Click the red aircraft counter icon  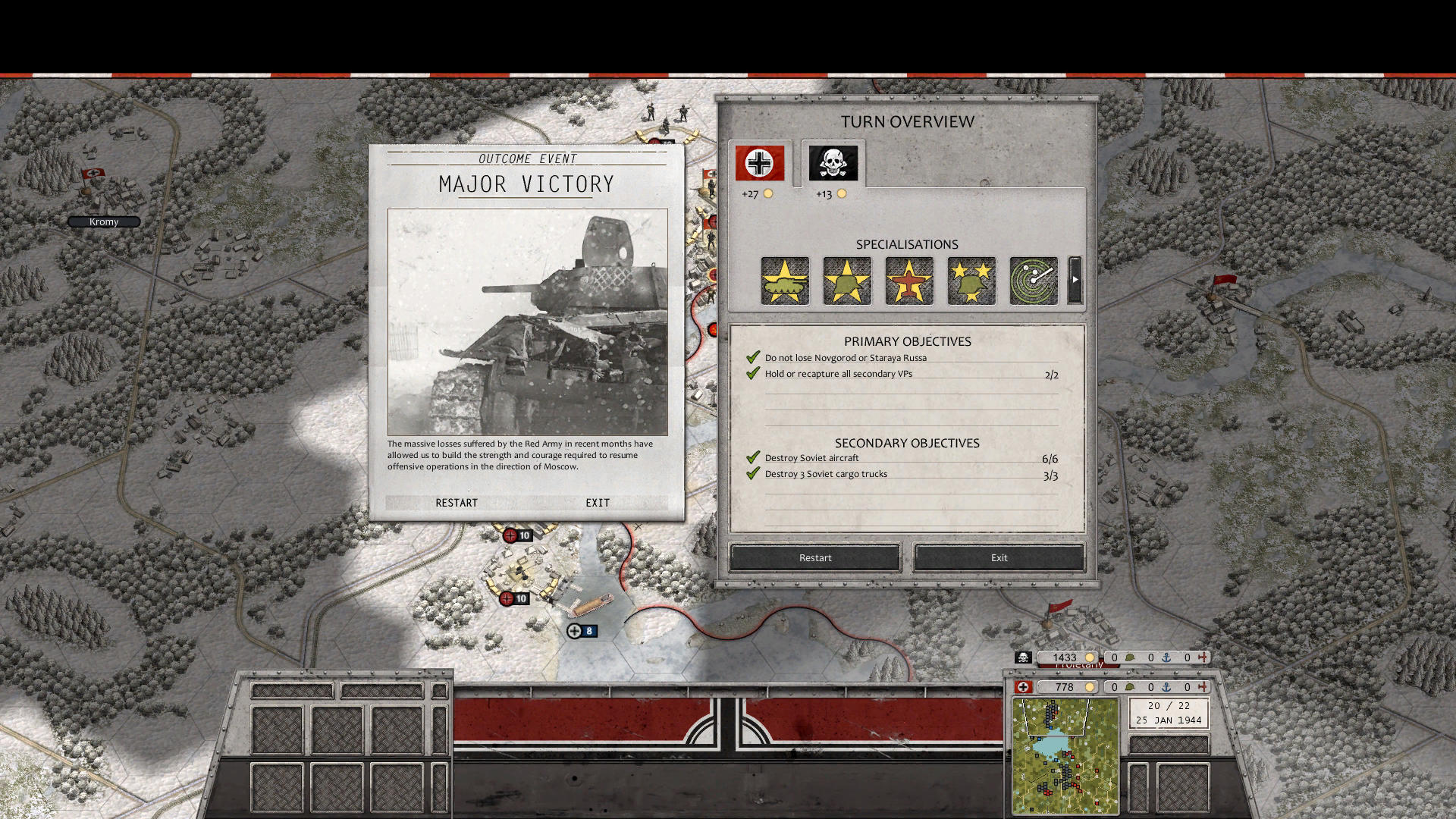(1203, 687)
